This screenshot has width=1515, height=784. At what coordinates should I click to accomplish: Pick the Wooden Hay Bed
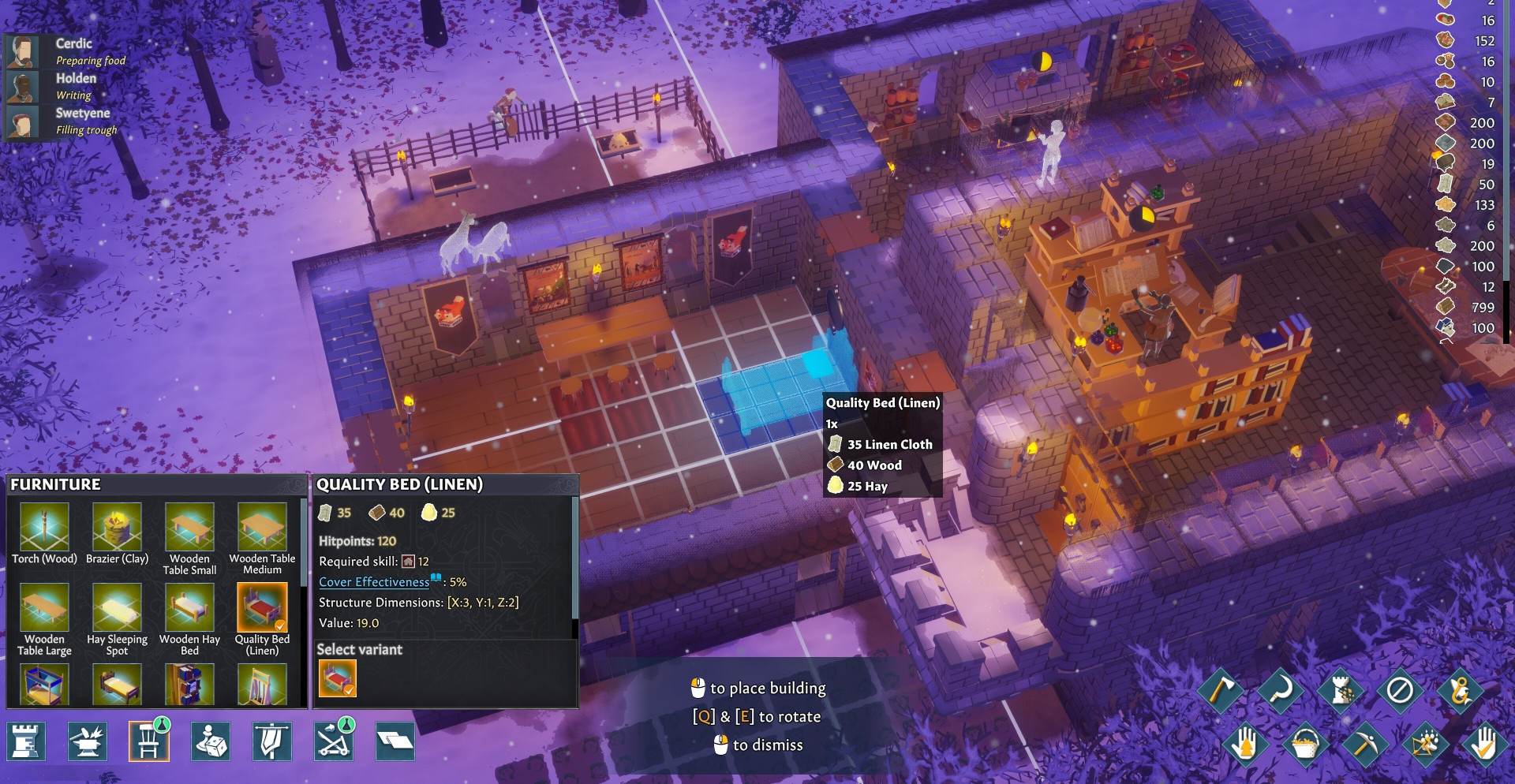189,608
